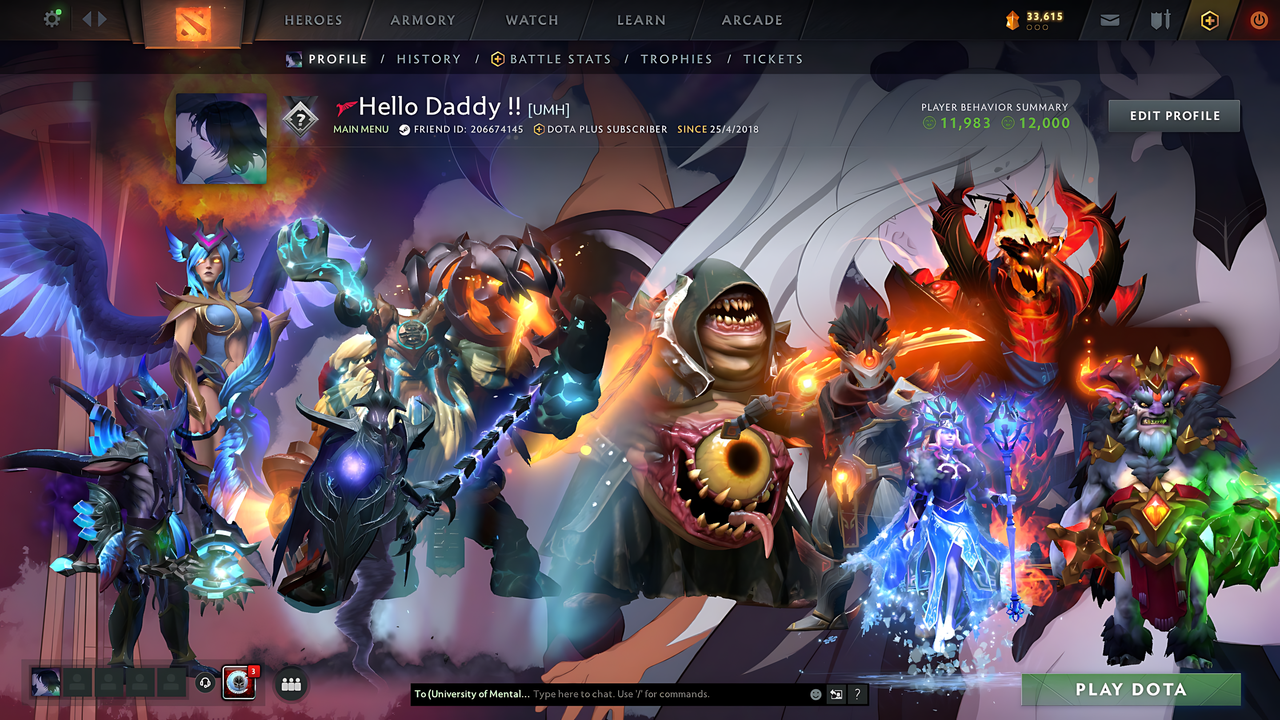1280x720 pixels.
Task: Open an empty party slot
Action: pos(79,684)
